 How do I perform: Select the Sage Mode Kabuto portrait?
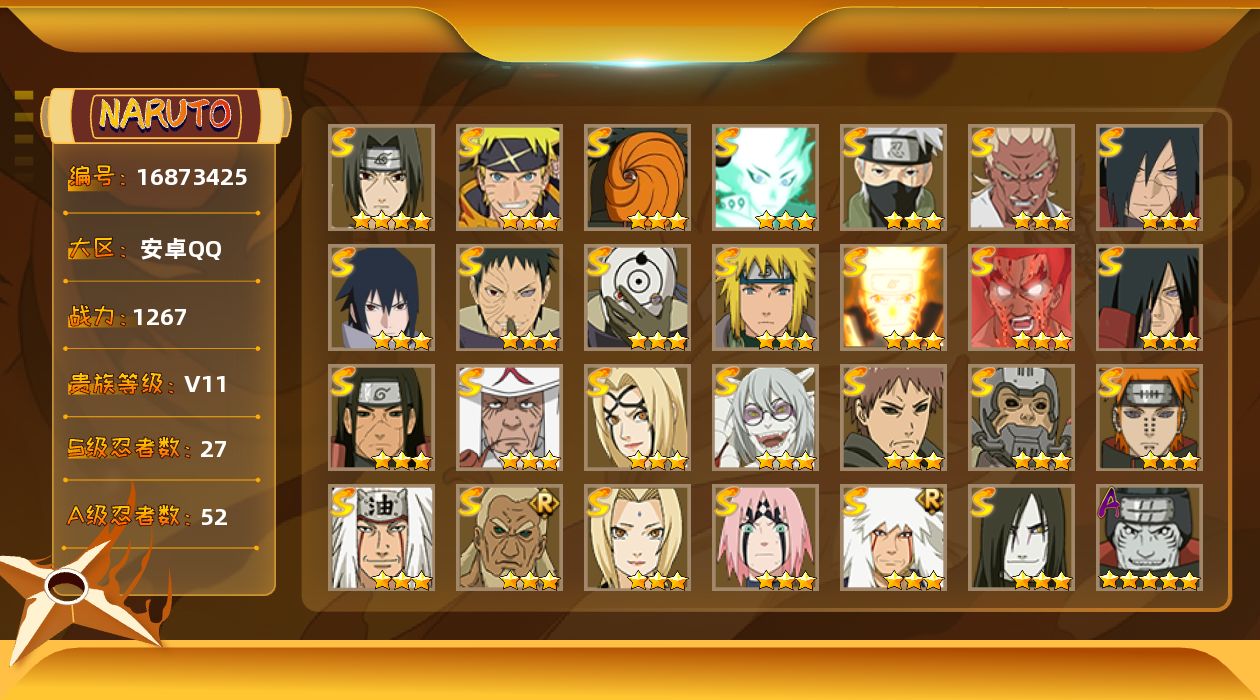765,418
